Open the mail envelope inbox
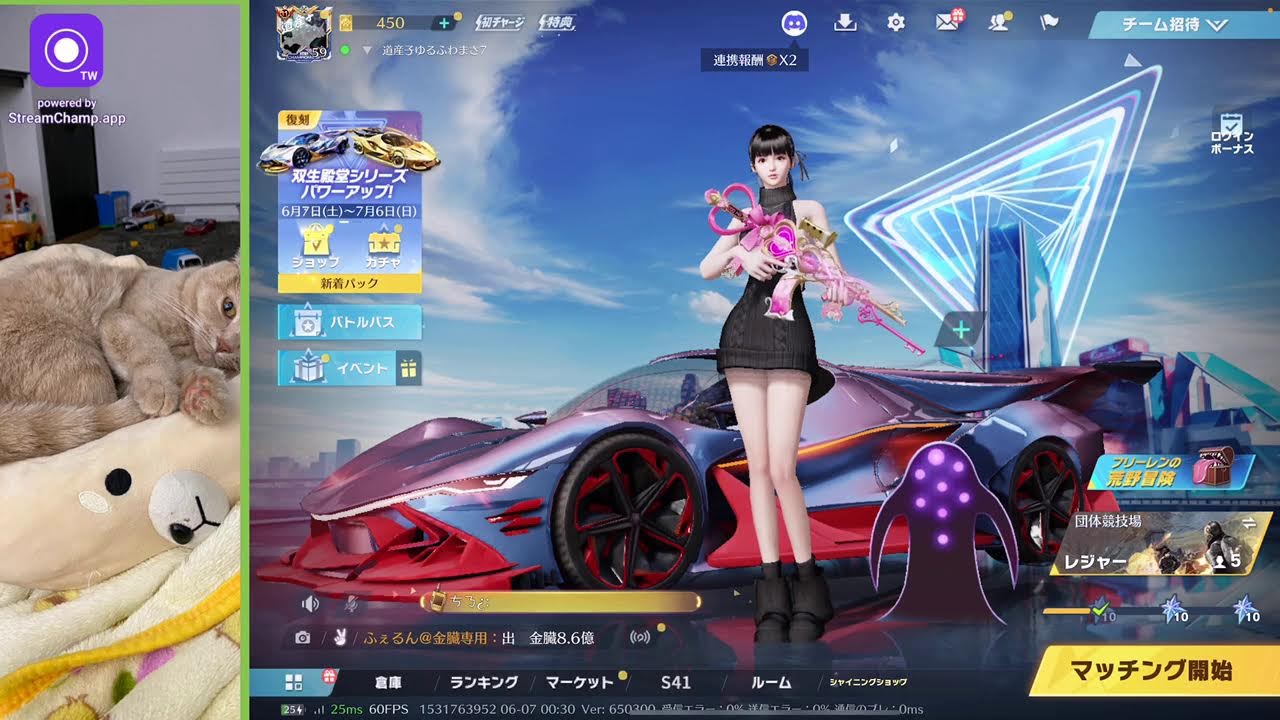This screenshot has width=1280, height=720. tap(947, 23)
